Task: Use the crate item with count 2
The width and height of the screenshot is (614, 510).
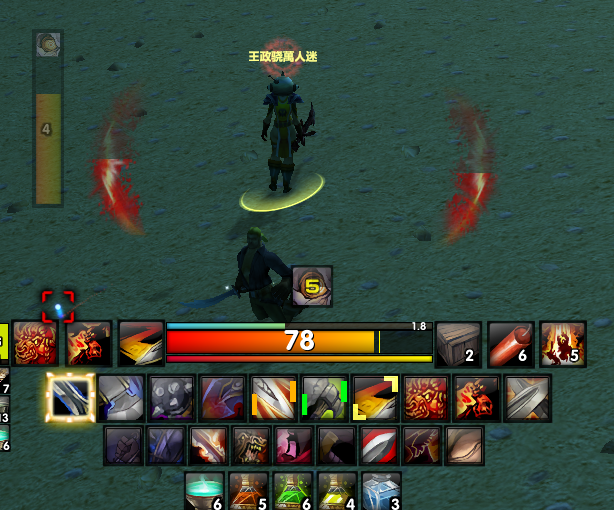Action: point(459,343)
